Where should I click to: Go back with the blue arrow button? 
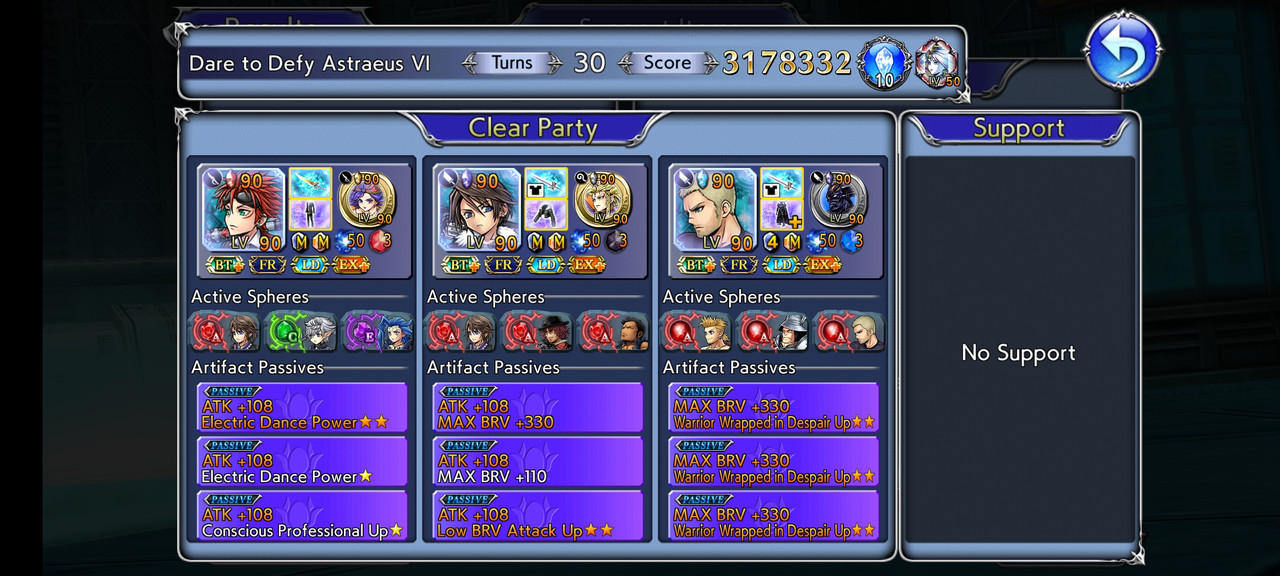pyautogui.click(x=1122, y=50)
